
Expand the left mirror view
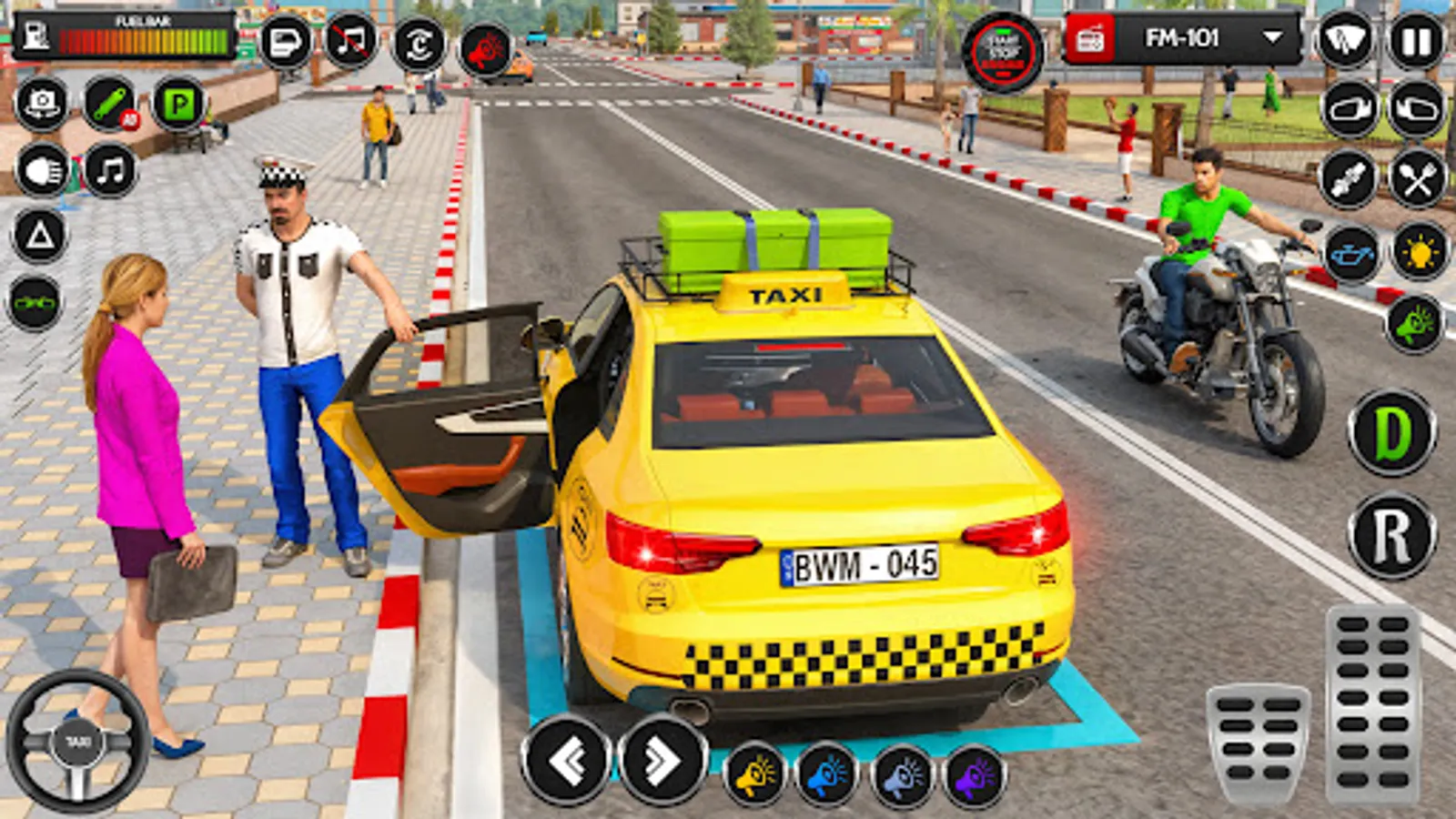click(x=1348, y=109)
